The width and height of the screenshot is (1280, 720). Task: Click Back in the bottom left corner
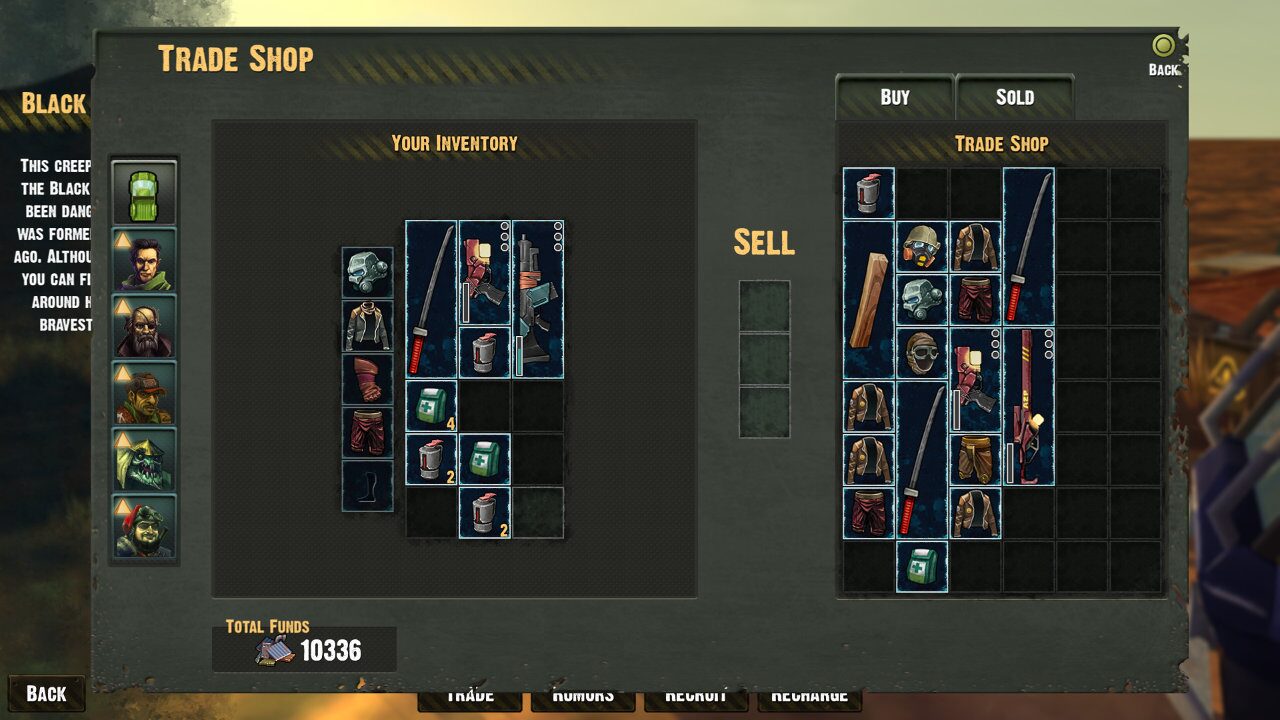coord(46,693)
